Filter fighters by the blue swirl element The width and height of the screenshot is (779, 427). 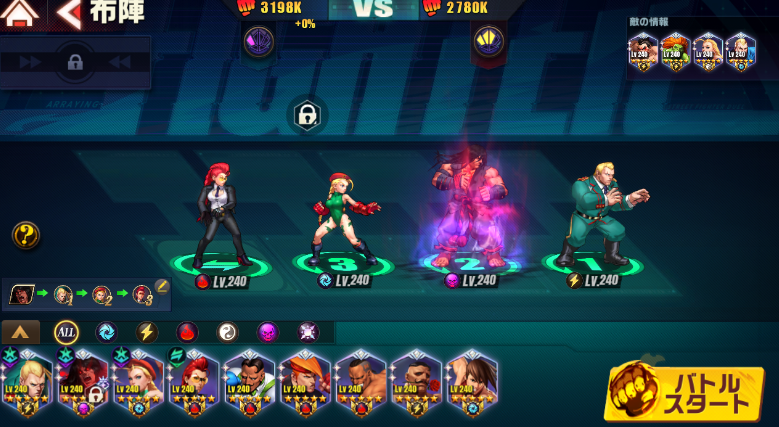point(106,332)
